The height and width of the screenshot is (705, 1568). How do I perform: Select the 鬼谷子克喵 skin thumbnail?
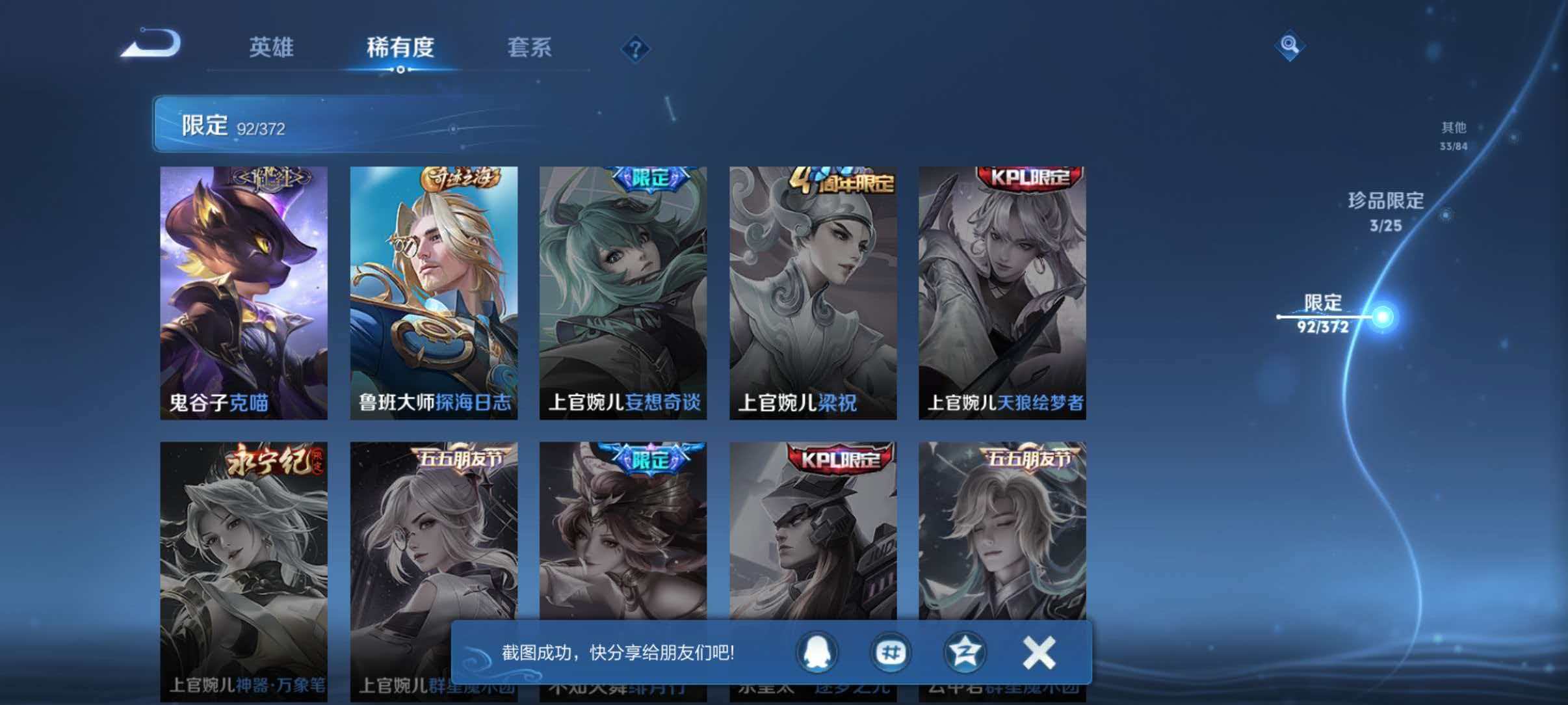pos(244,286)
